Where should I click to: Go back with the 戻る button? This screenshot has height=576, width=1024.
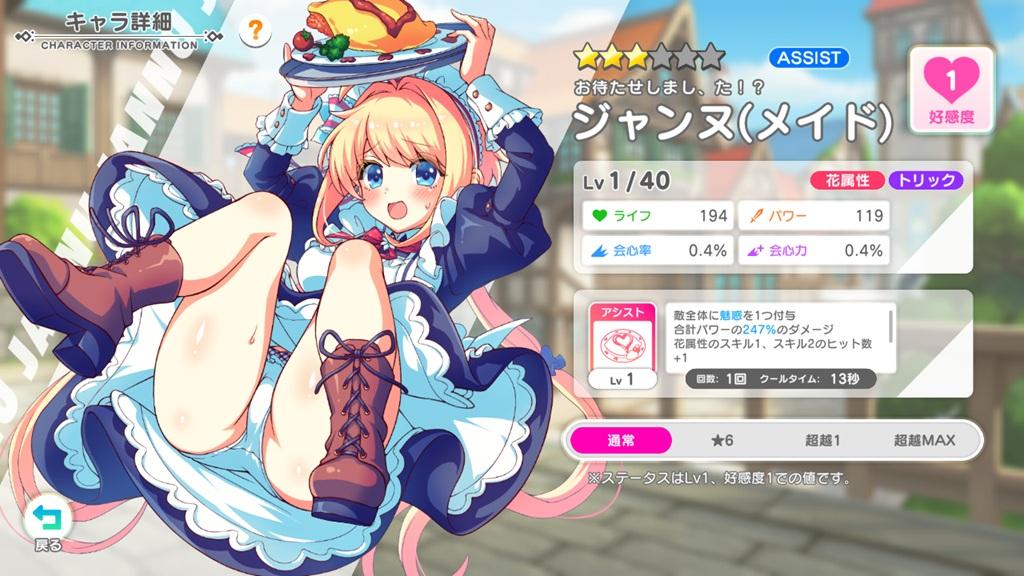tap(47, 523)
